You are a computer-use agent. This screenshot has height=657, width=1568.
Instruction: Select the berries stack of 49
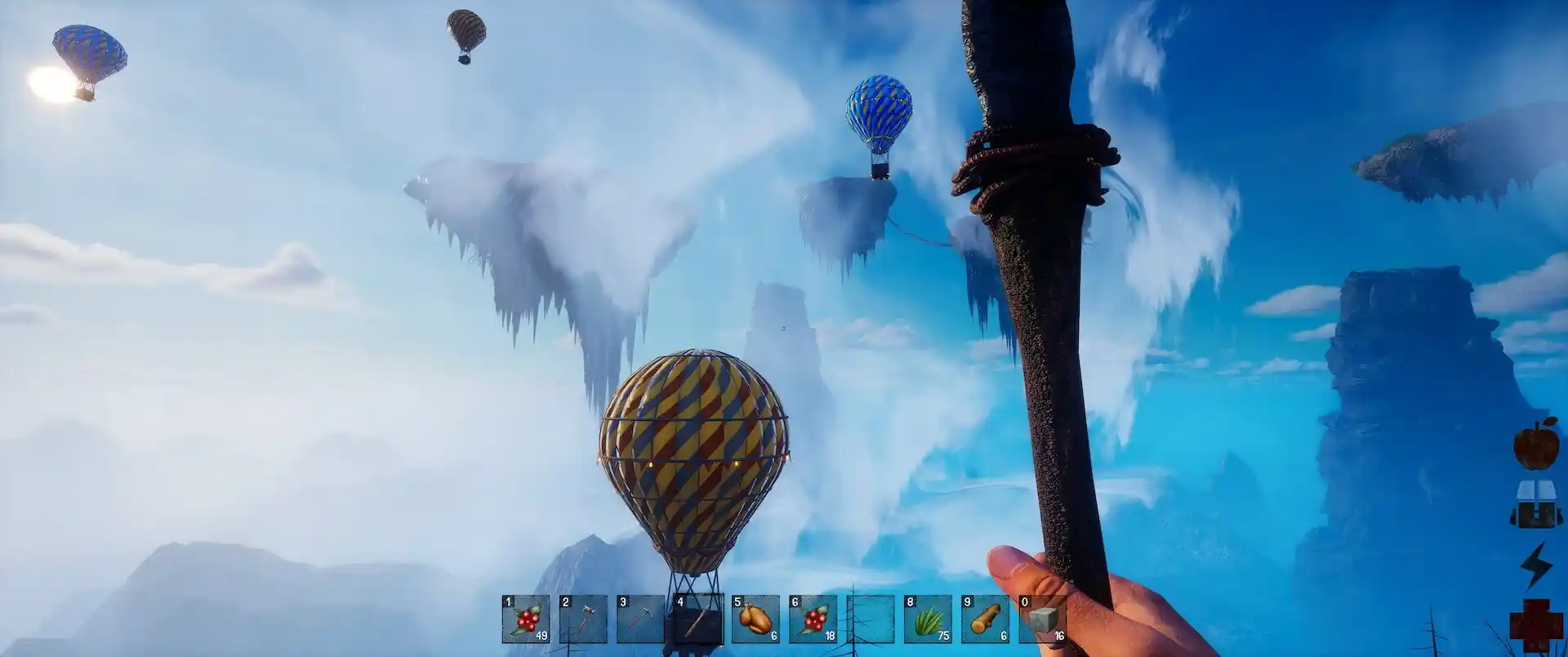click(526, 619)
